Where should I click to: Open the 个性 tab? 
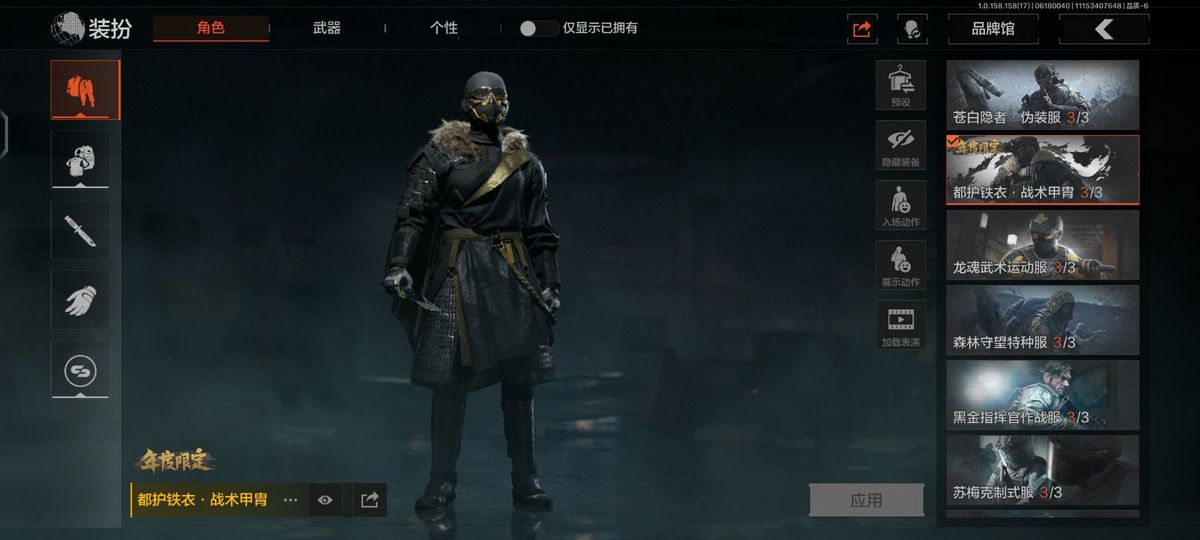coord(444,28)
